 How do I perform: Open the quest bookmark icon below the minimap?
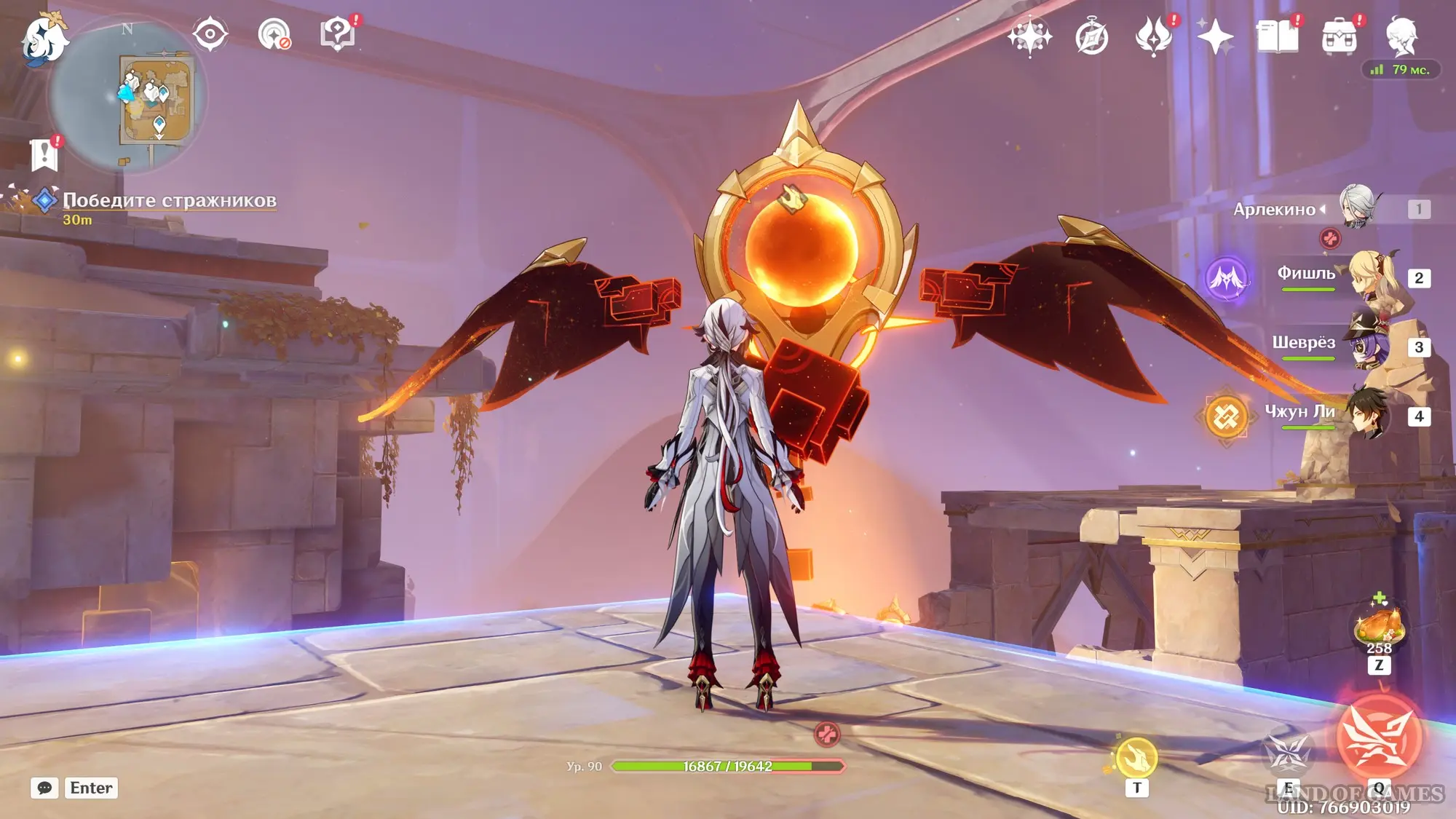click(x=44, y=154)
